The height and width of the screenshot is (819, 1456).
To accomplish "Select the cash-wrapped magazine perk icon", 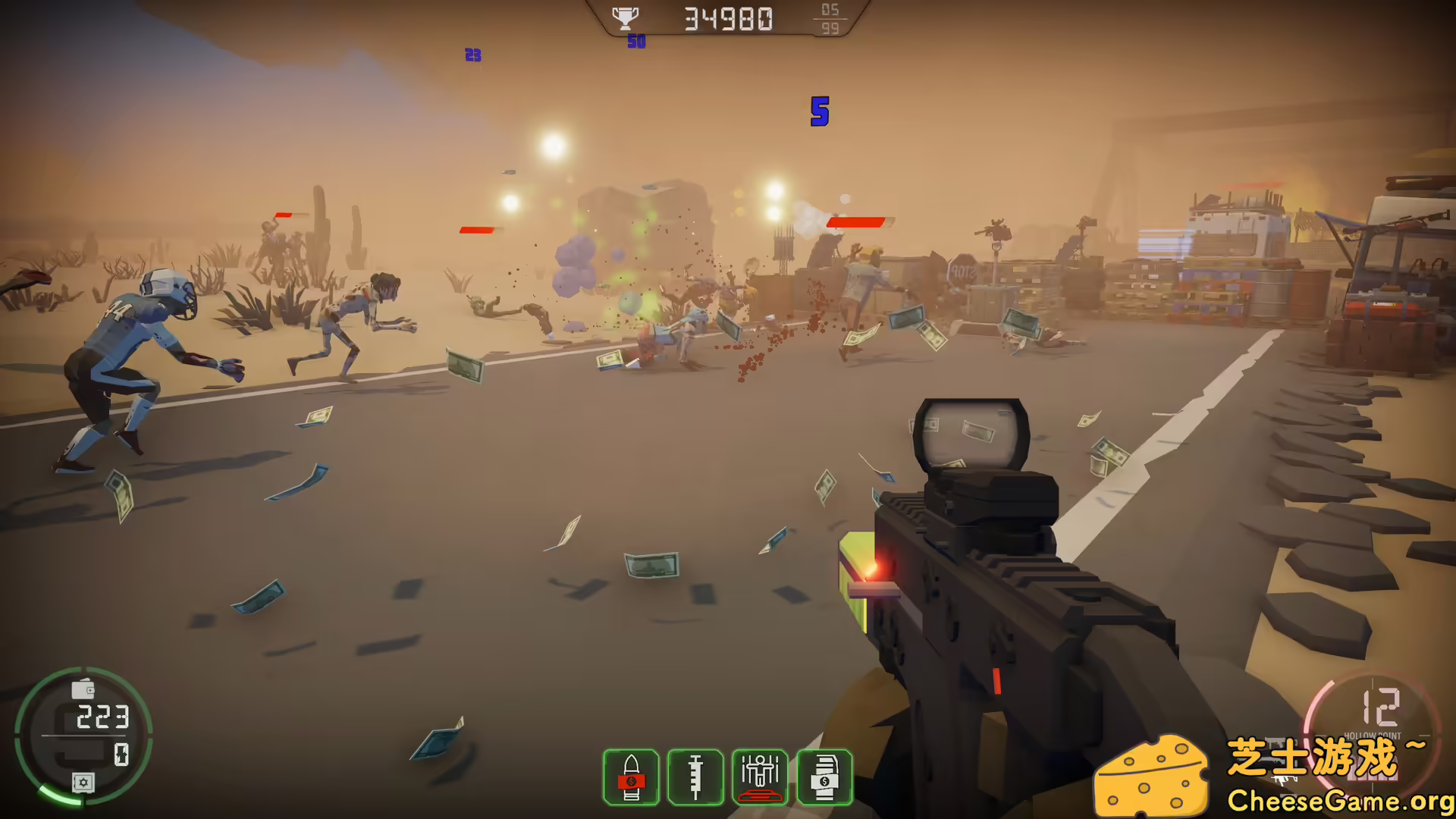I will pyautogui.click(x=824, y=777).
